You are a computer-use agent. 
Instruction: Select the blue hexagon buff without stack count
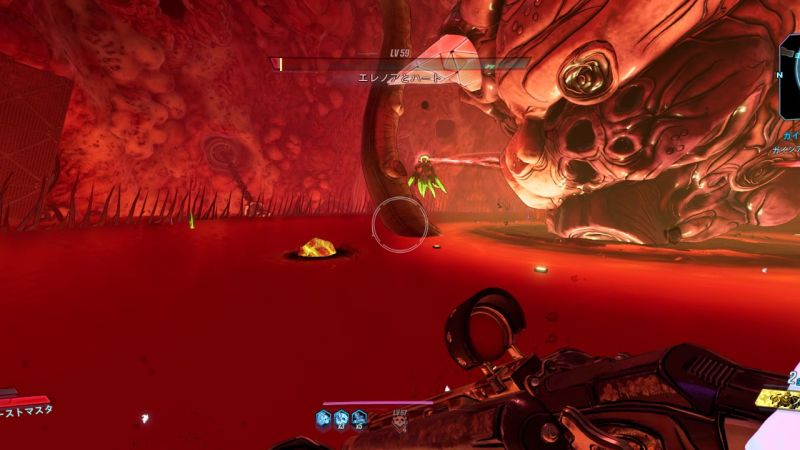pyautogui.click(x=324, y=419)
